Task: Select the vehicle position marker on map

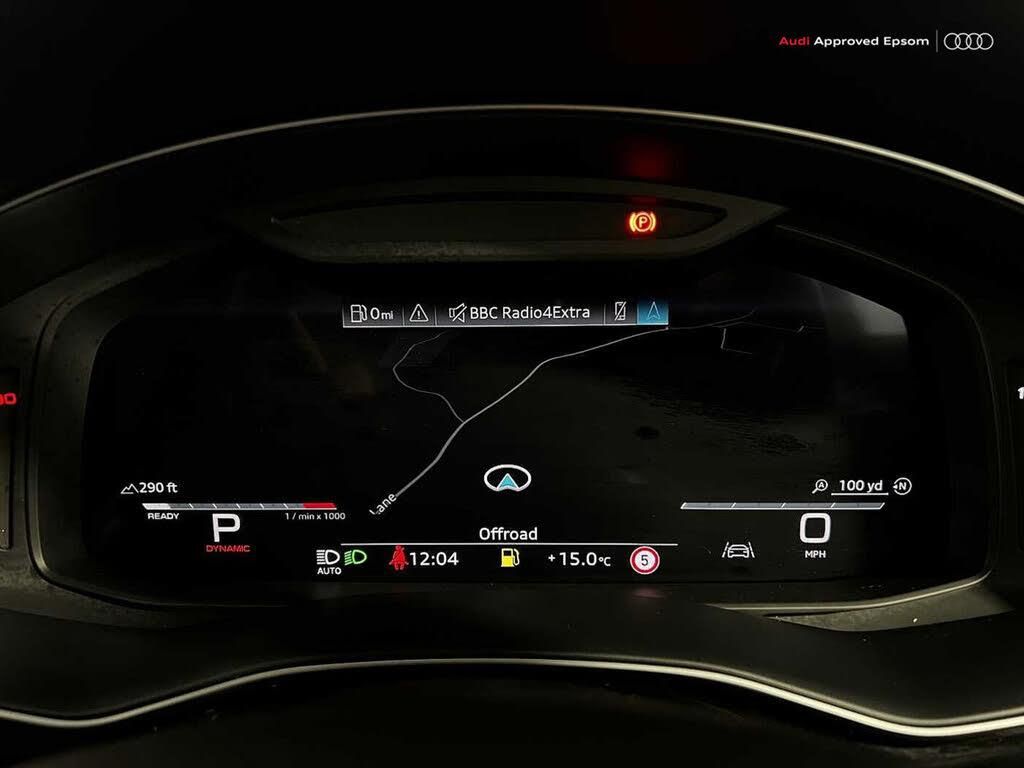Action: tap(507, 479)
